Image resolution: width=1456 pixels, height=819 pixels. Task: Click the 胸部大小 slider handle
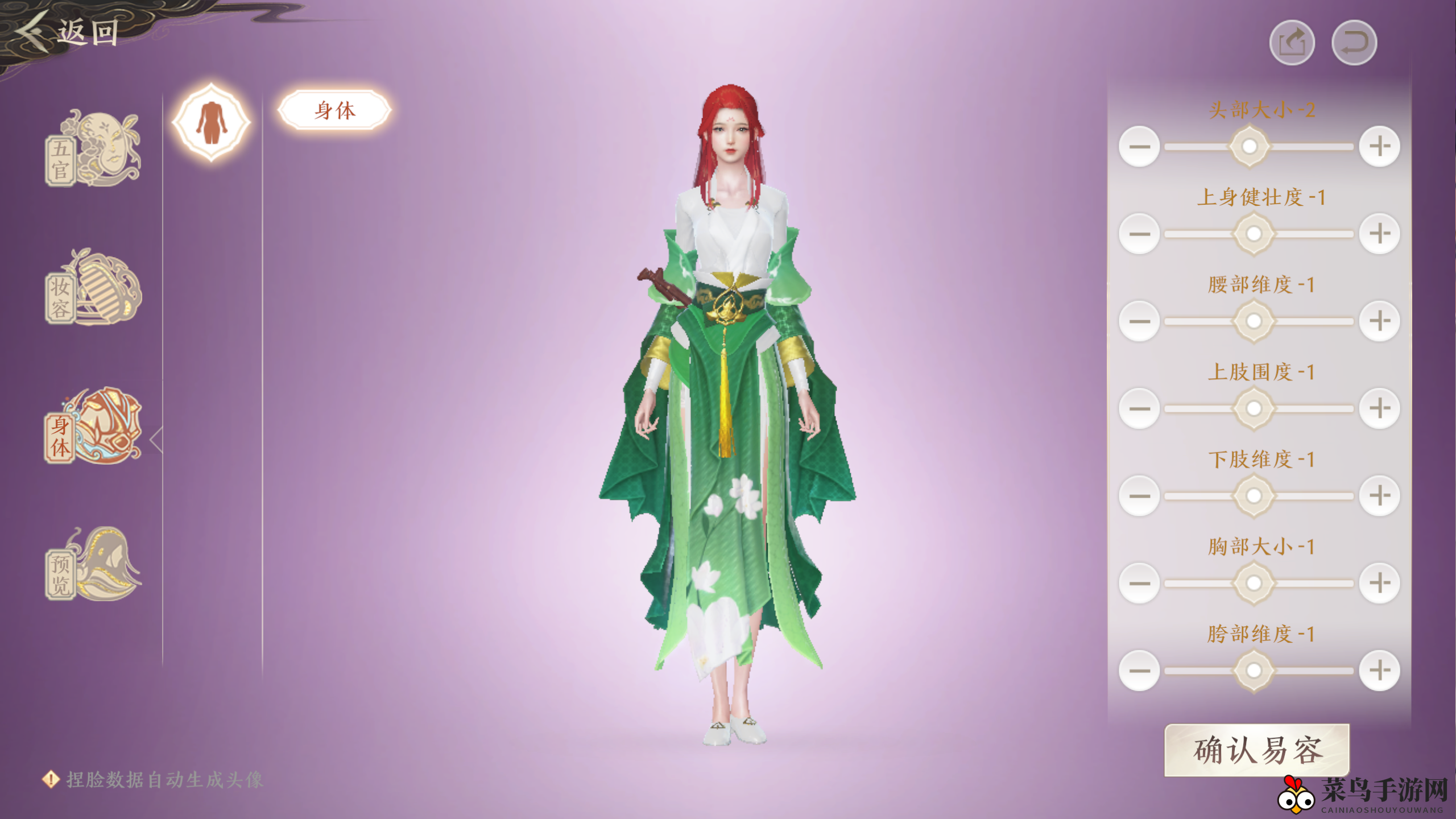click(x=1254, y=583)
